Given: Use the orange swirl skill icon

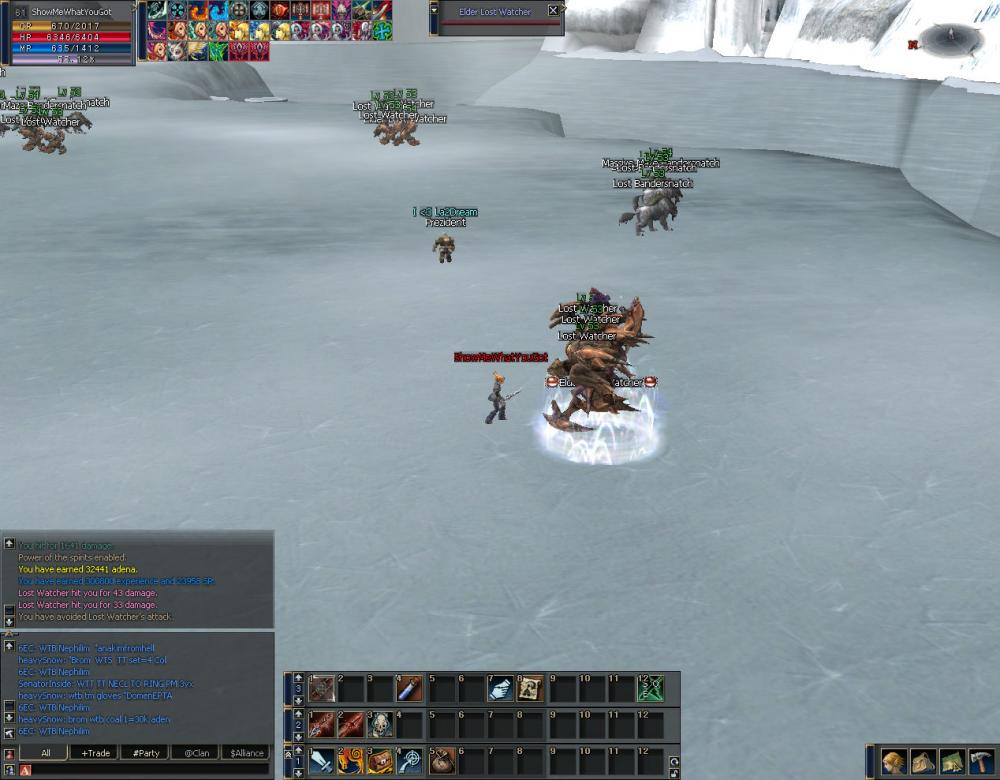Looking at the screenshot, I should tap(352, 761).
